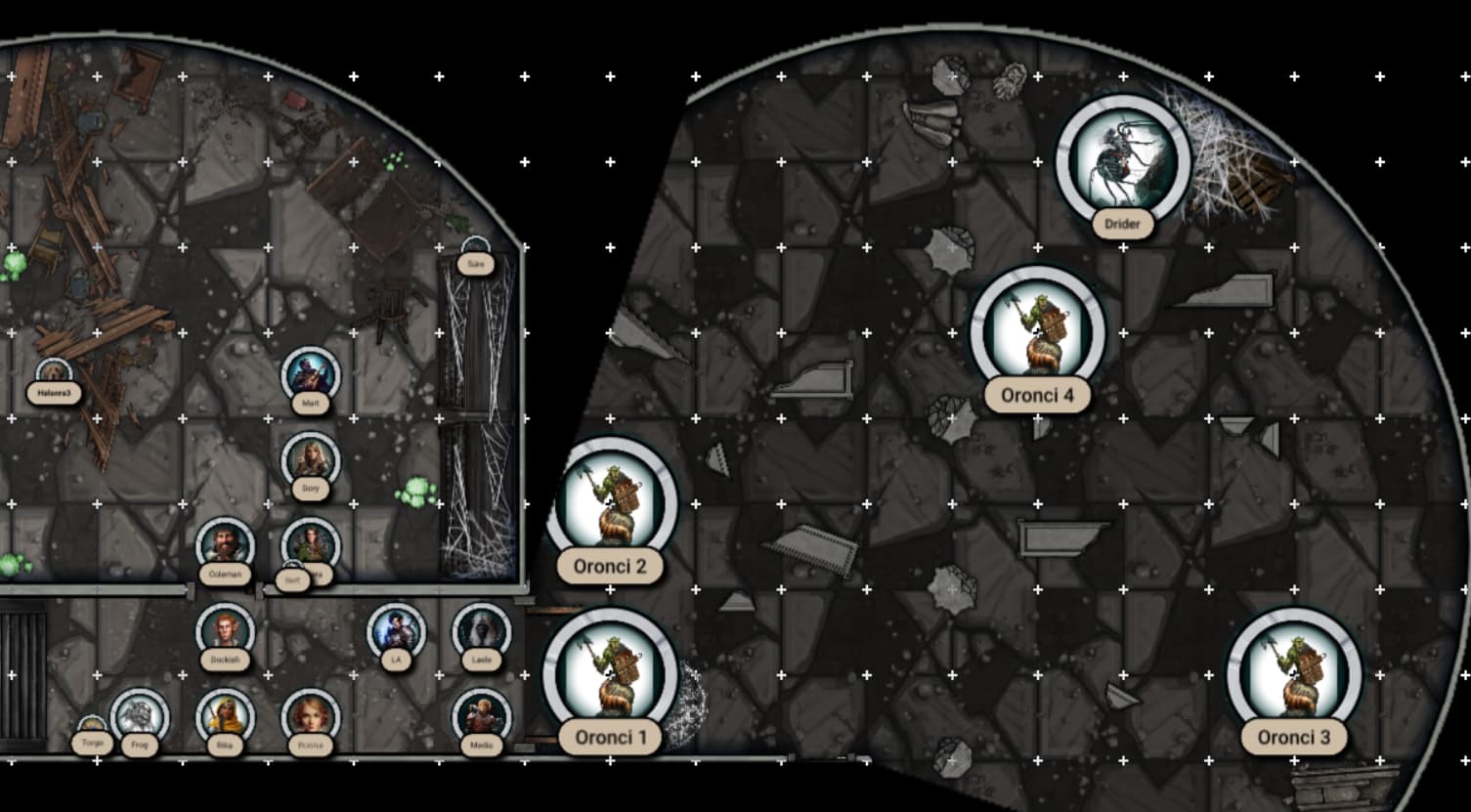Select the Drider token
The height and width of the screenshot is (812, 1471).
pyautogui.click(x=1123, y=161)
